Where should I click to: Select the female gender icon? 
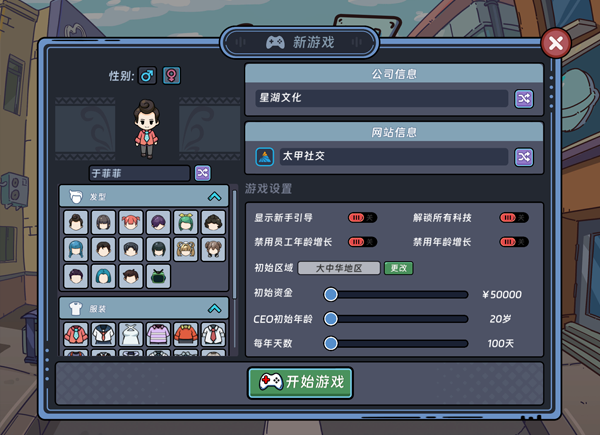pyautogui.click(x=172, y=76)
